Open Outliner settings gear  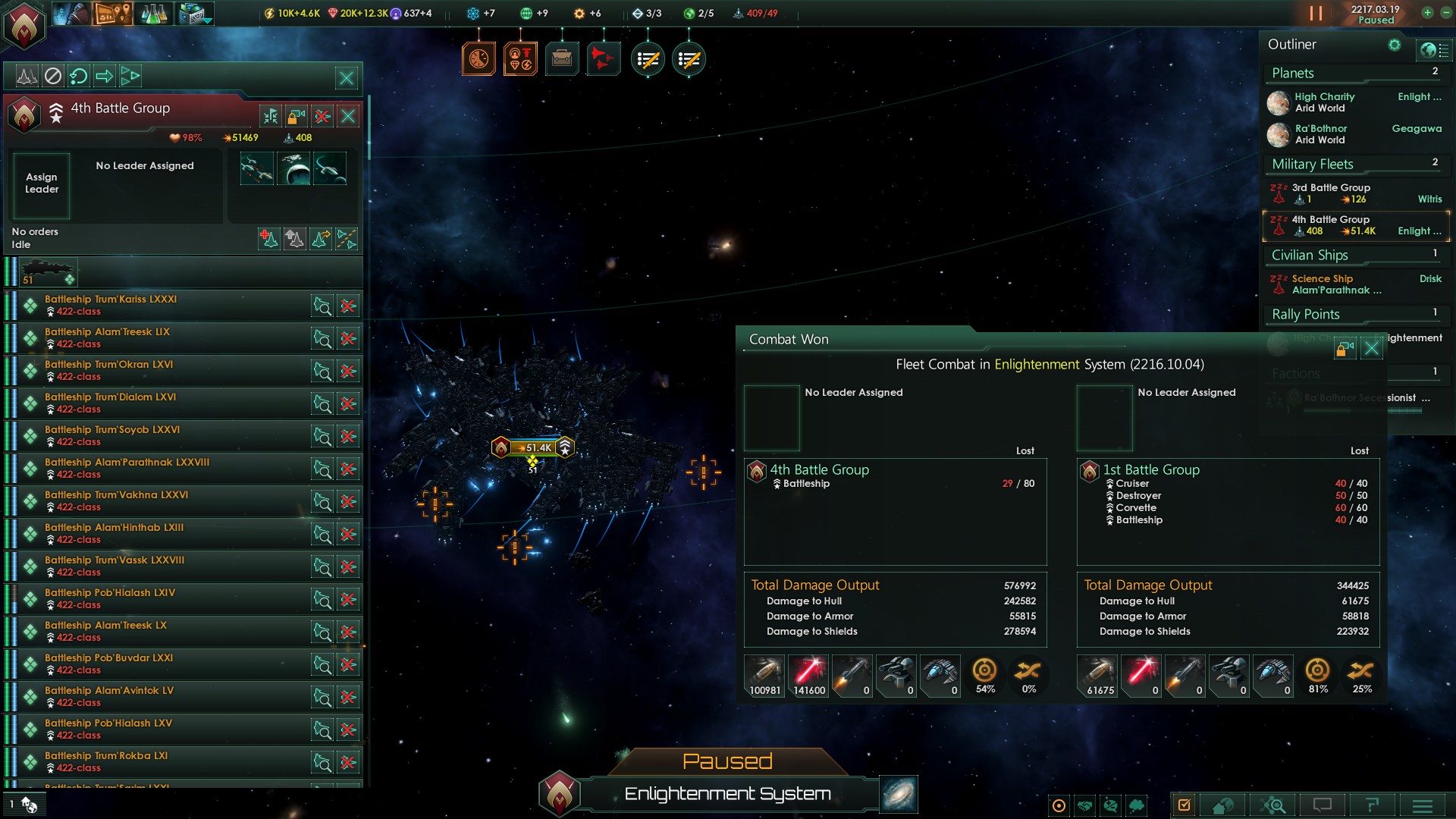pos(1394,45)
